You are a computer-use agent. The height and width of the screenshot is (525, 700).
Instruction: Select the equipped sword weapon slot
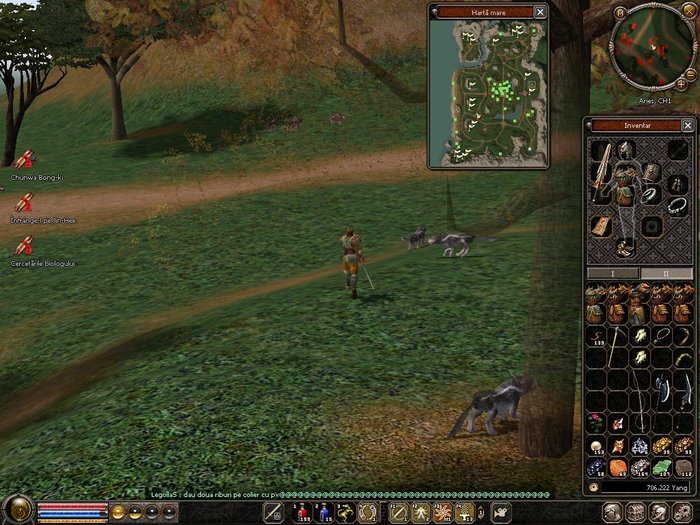[601, 170]
